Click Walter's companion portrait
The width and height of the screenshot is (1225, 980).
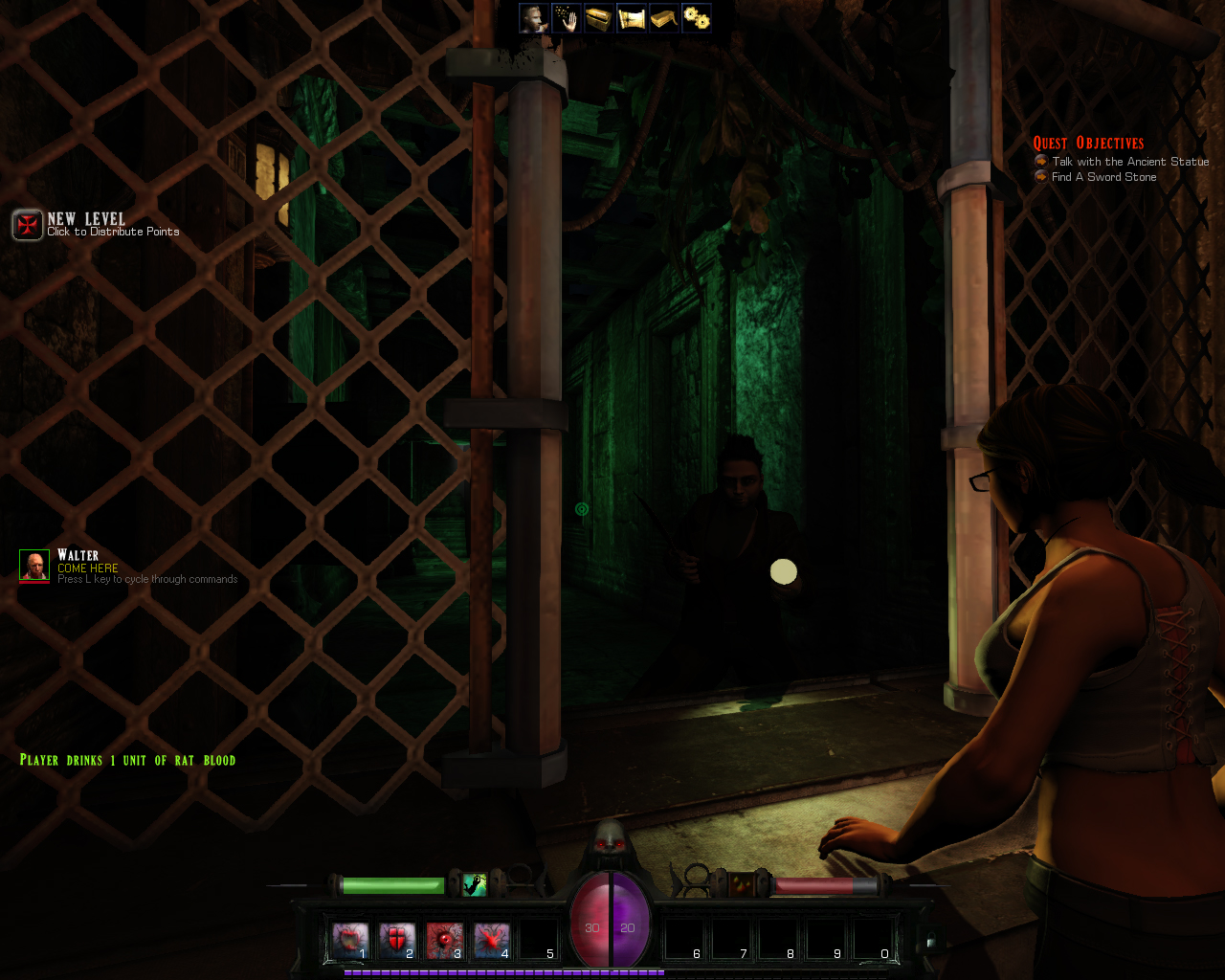point(33,565)
